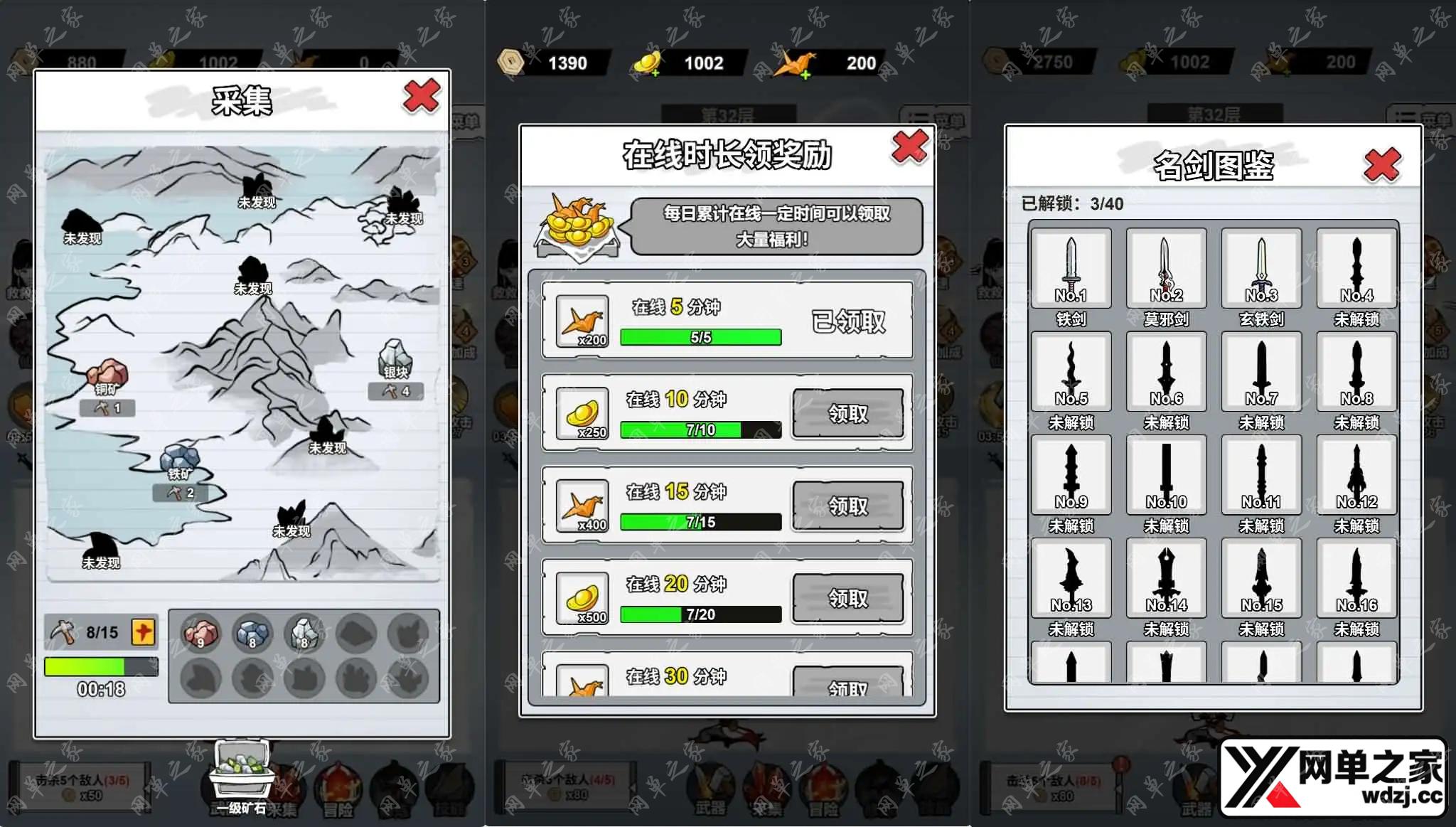Image resolution: width=1456 pixels, height=827 pixels.
Task: Close the 在线时长领奖励 reward window
Action: pyautogui.click(x=909, y=146)
